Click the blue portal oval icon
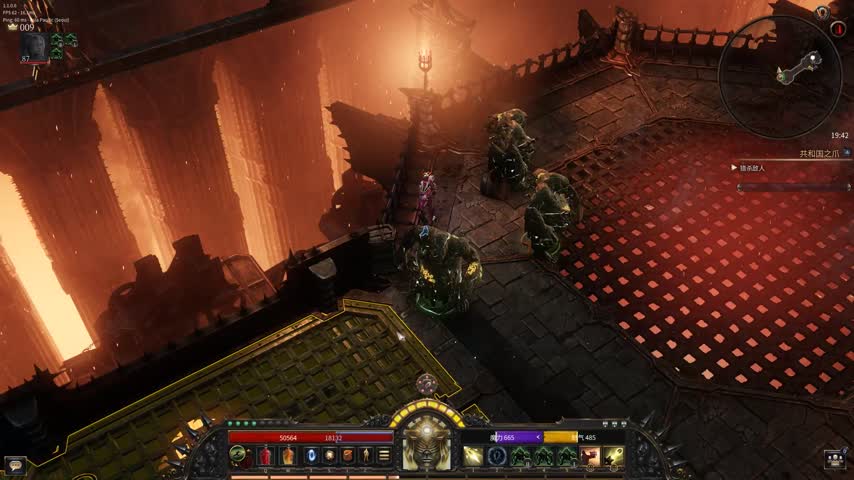 point(309,456)
